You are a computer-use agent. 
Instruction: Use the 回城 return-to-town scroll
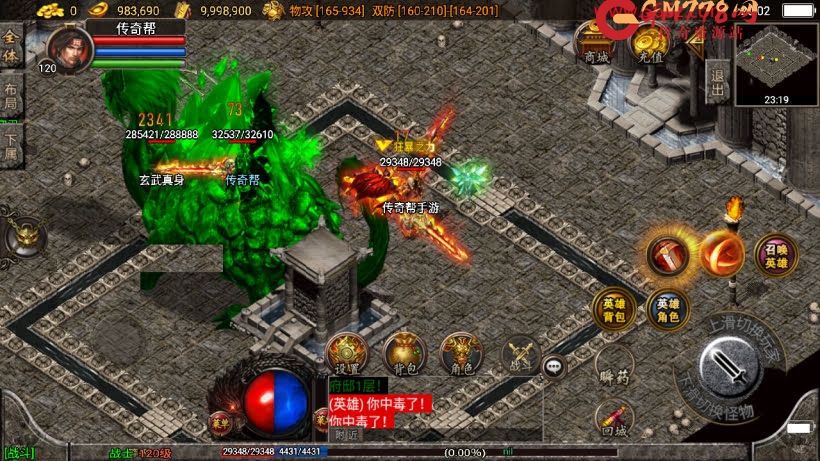coord(614,420)
